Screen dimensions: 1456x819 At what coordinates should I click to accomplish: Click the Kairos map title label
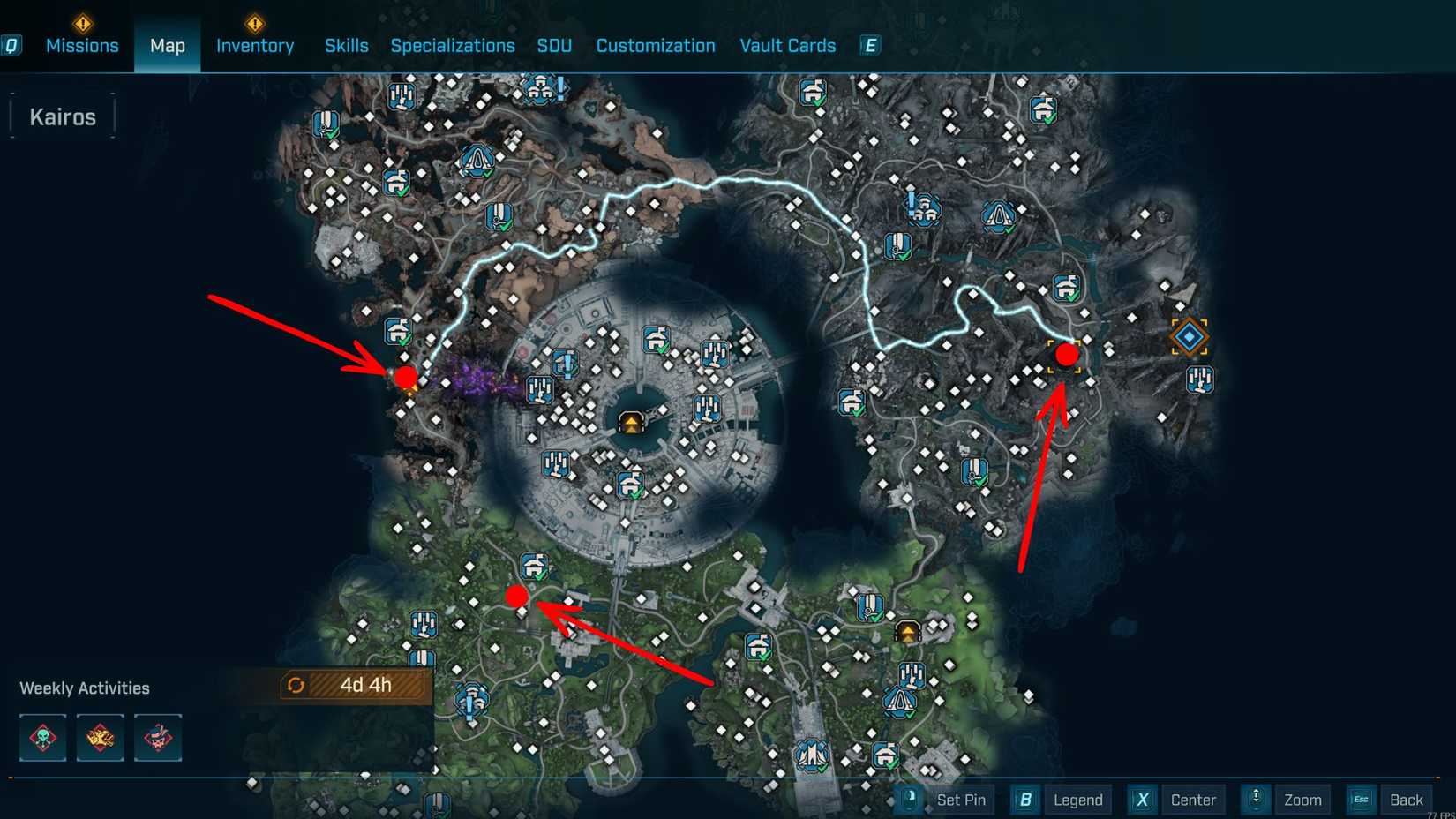click(62, 116)
